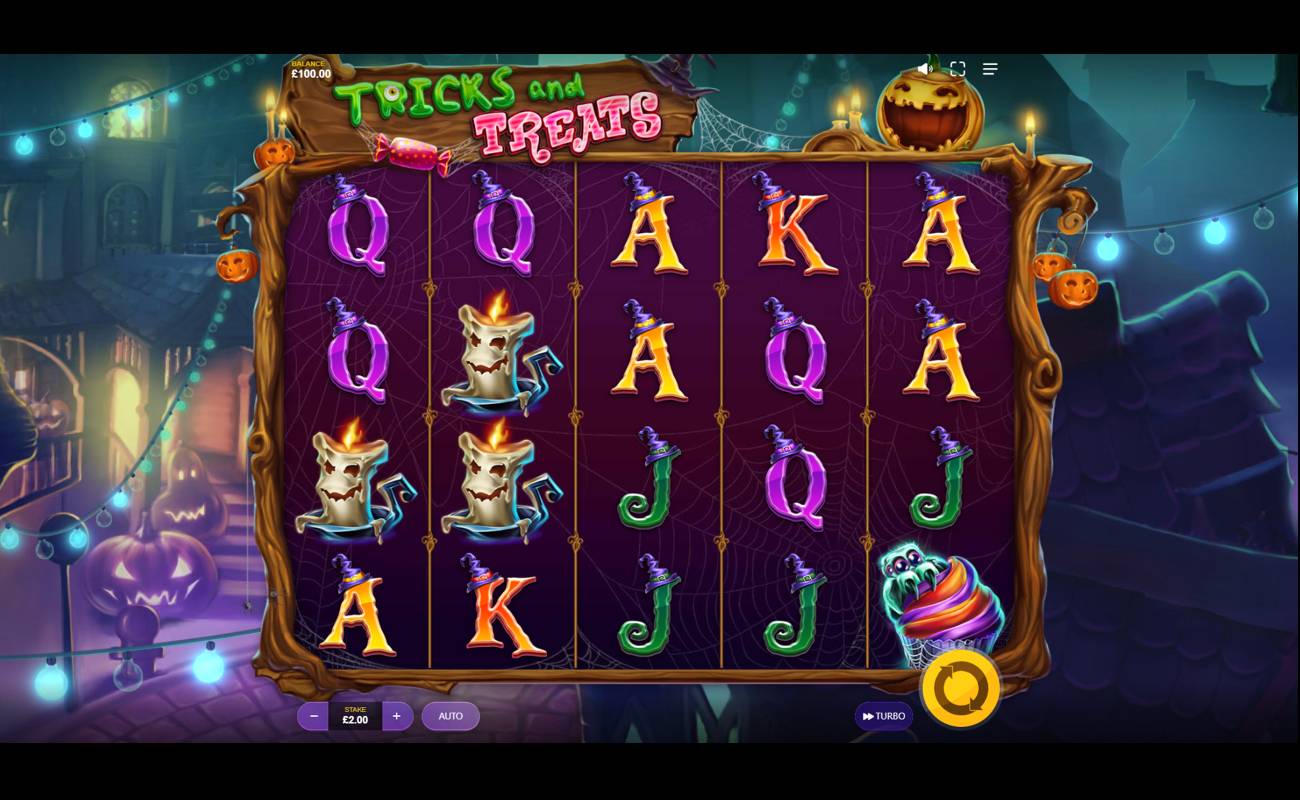Decrease the stake with the minus button
The width and height of the screenshot is (1300, 800).
coord(314,716)
